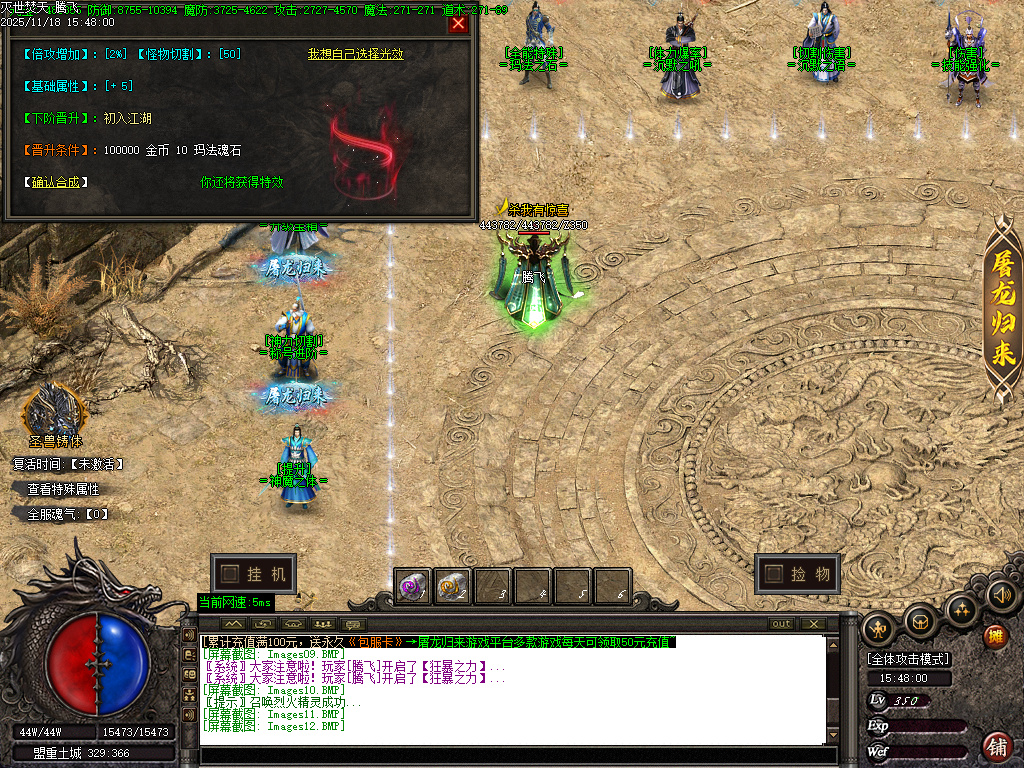Open the 铺 shop button
This screenshot has width=1024, height=768.
[x=997, y=746]
